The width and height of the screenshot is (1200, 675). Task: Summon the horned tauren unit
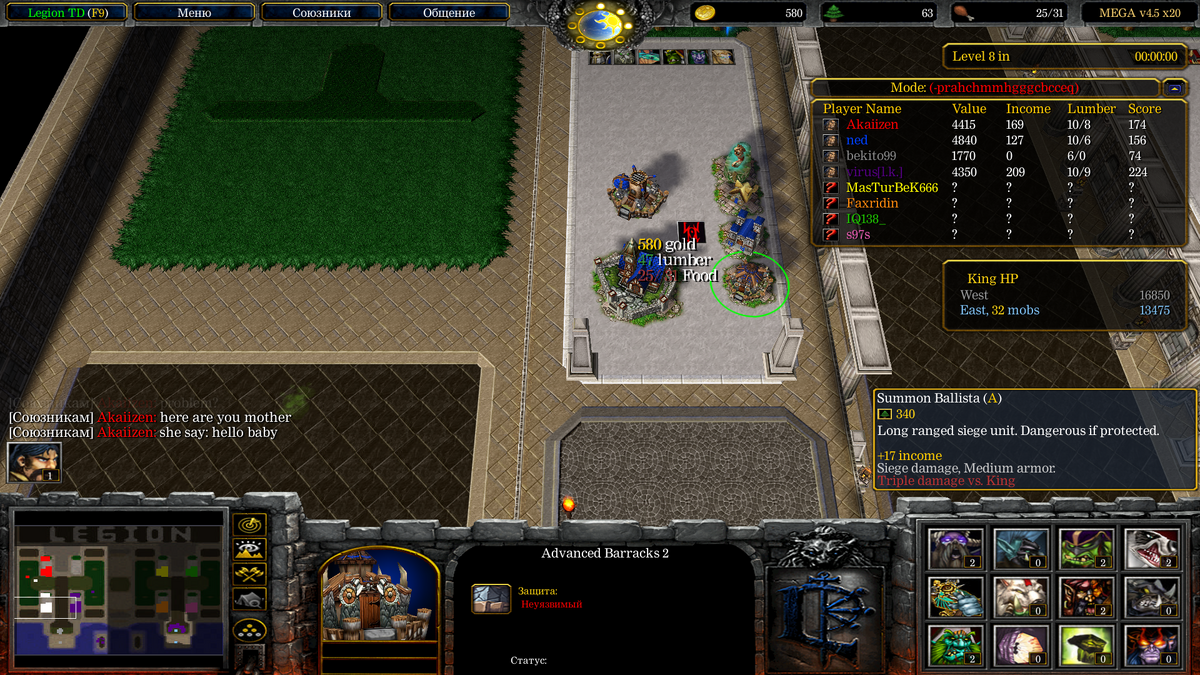(x=956, y=548)
